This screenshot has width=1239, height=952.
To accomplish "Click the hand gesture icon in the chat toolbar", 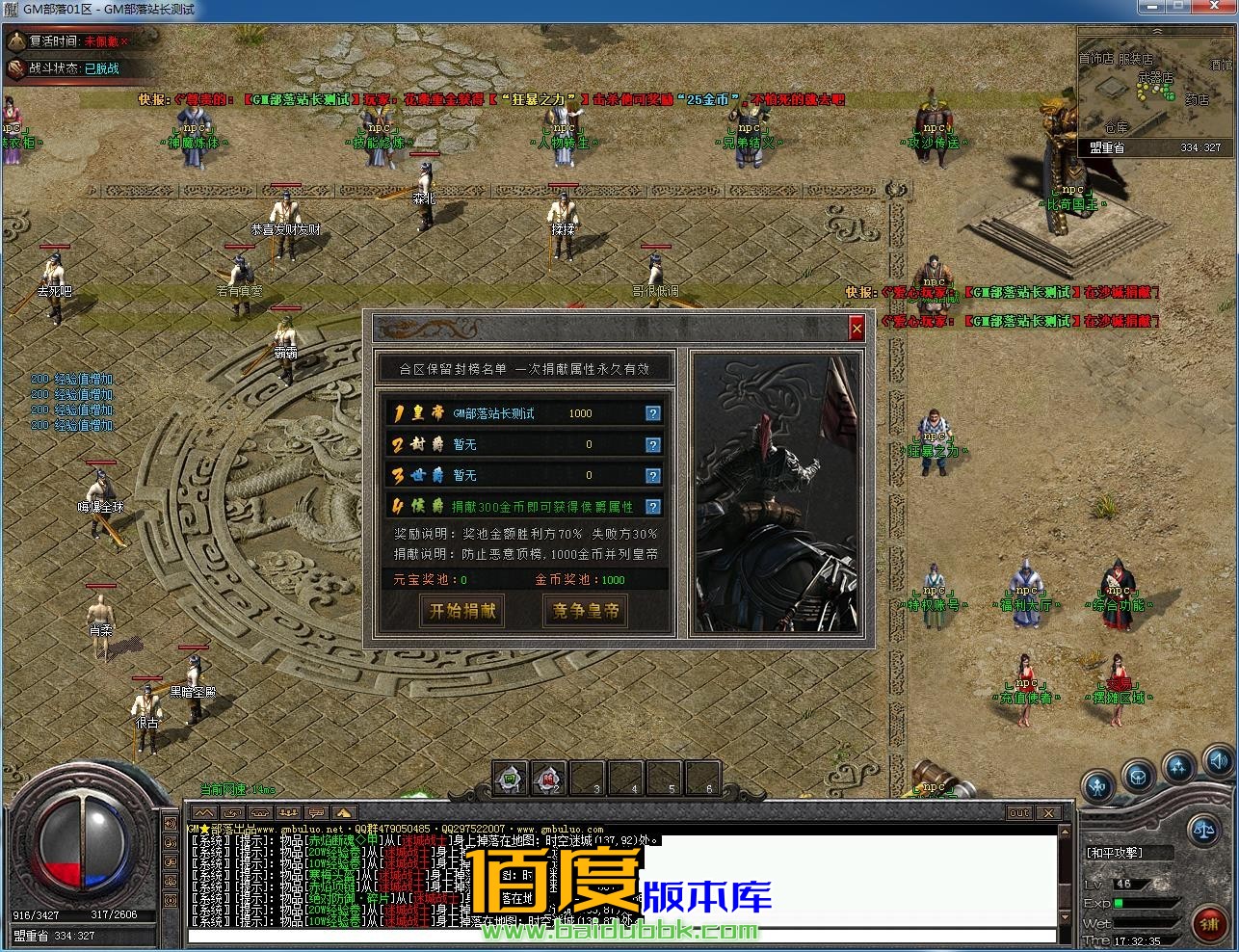I will [x=261, y=811].
